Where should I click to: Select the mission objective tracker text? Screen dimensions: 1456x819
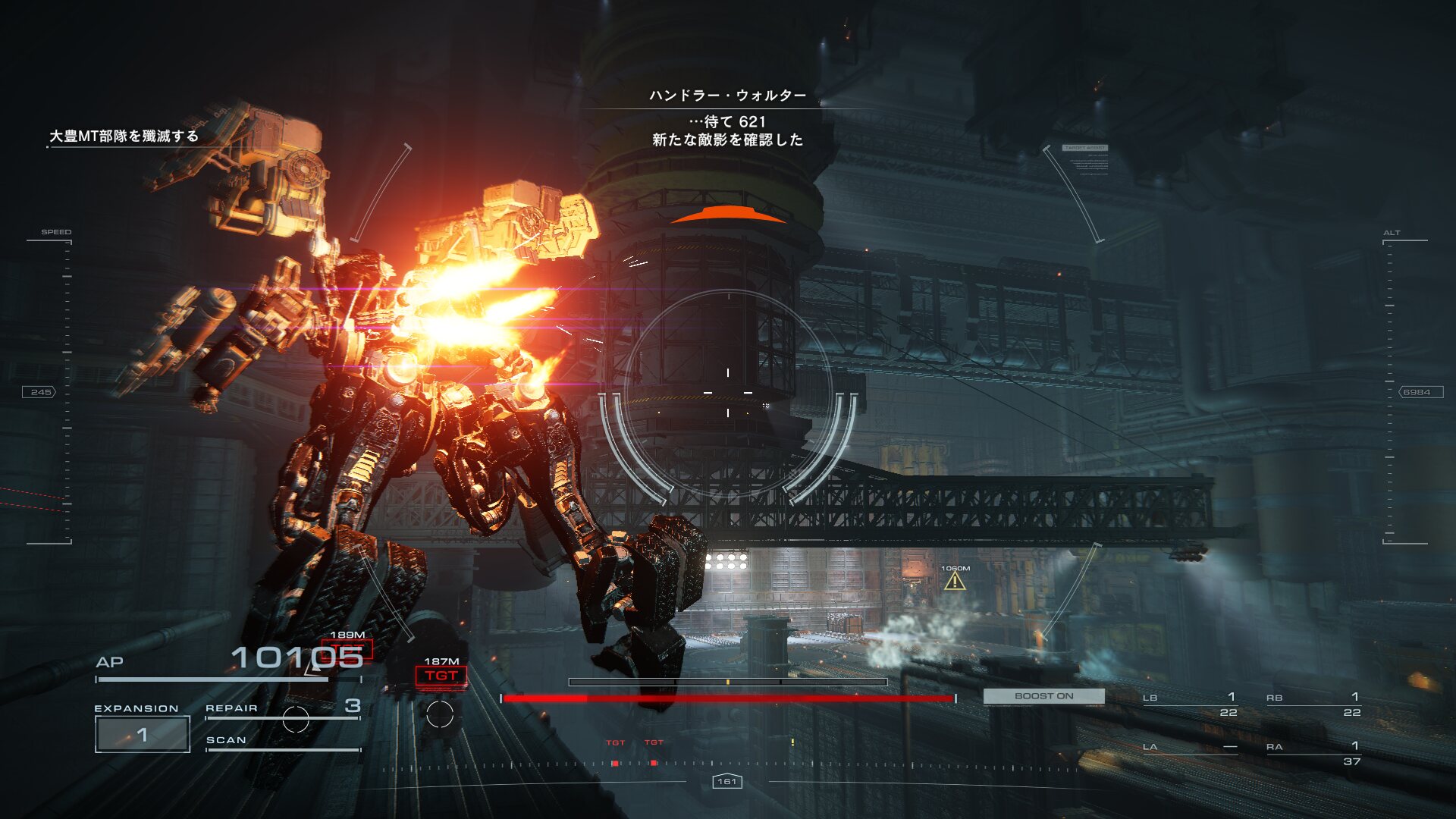124,136
